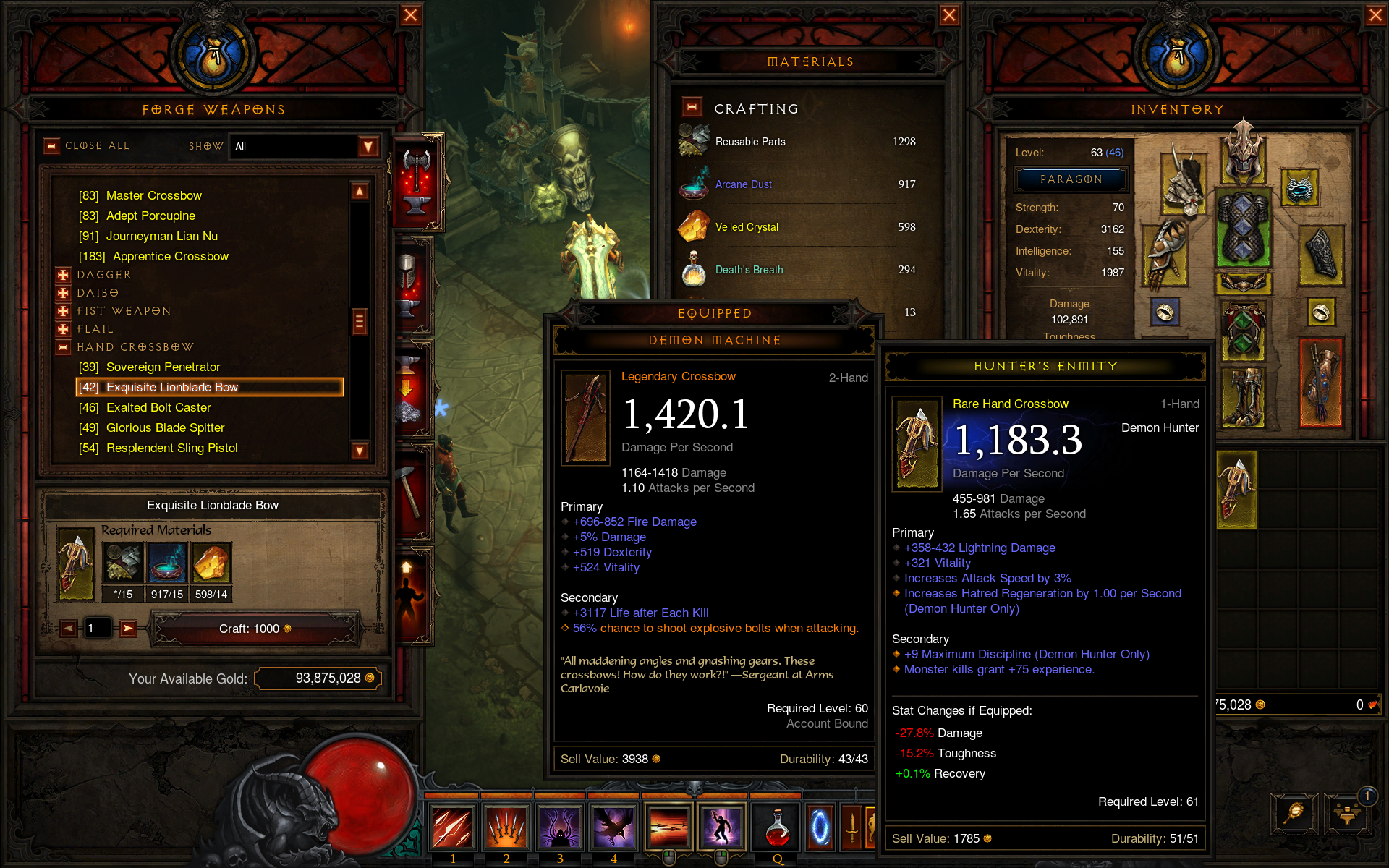
Task: Increase the craft quantity by one
Action: coord(128,629)
